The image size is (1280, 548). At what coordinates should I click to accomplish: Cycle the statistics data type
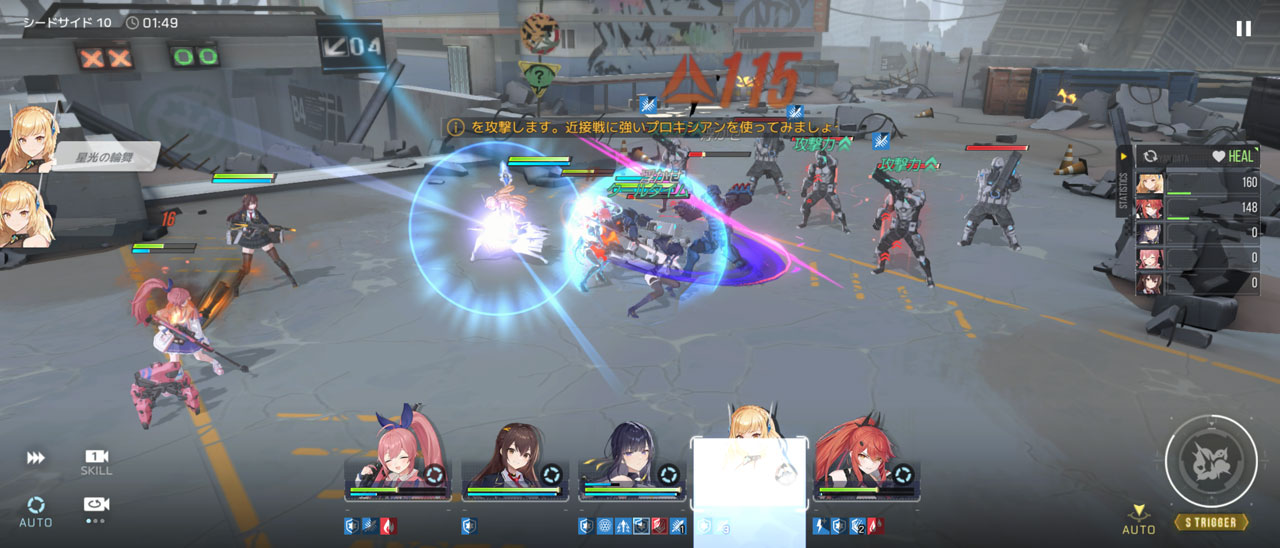coord(1150,157)
